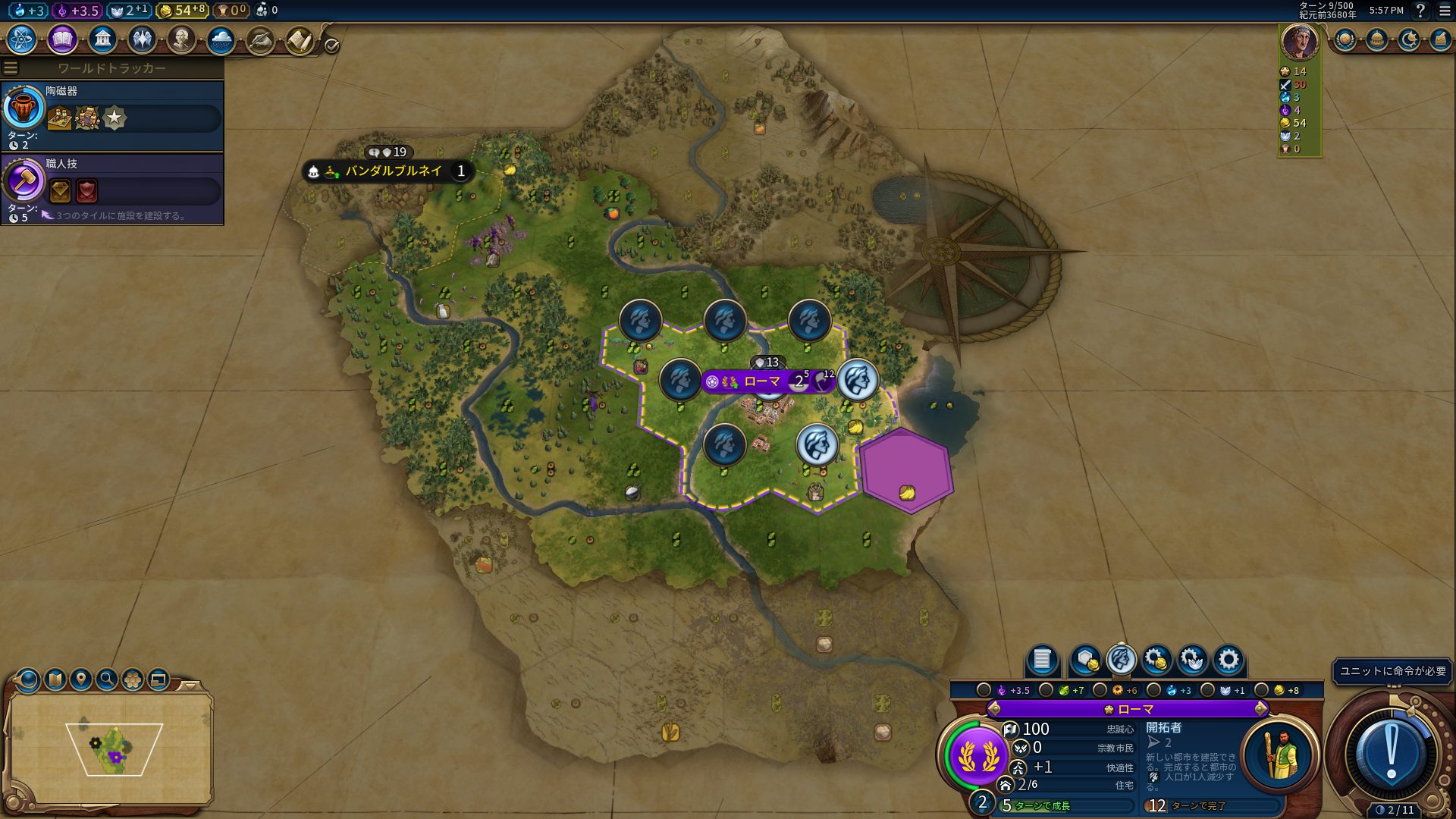Select the purple highlighted hex tile
Viewport: 1456px width, 819px height.
tap(905, 470)
